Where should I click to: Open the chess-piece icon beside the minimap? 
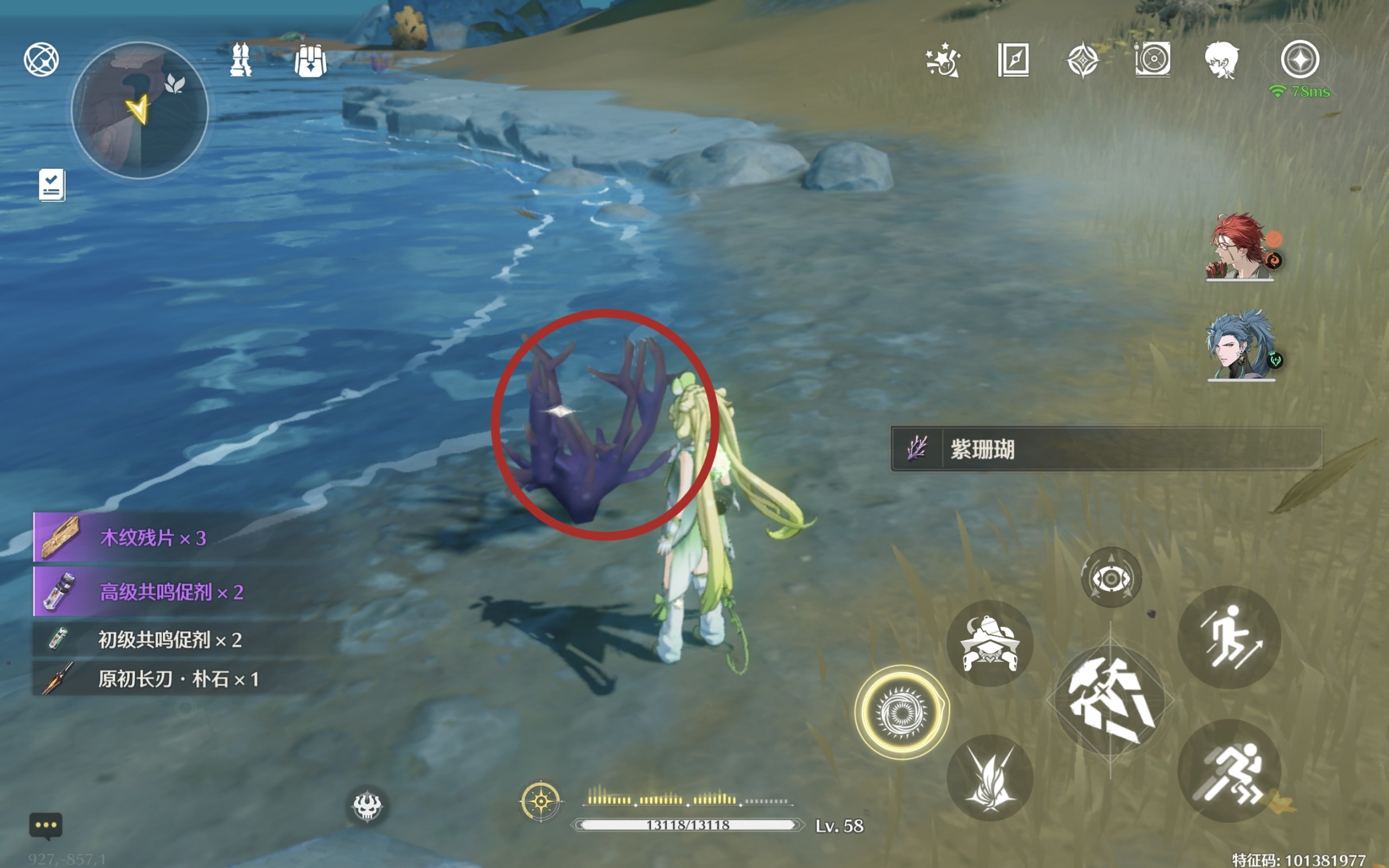(240, 60)
